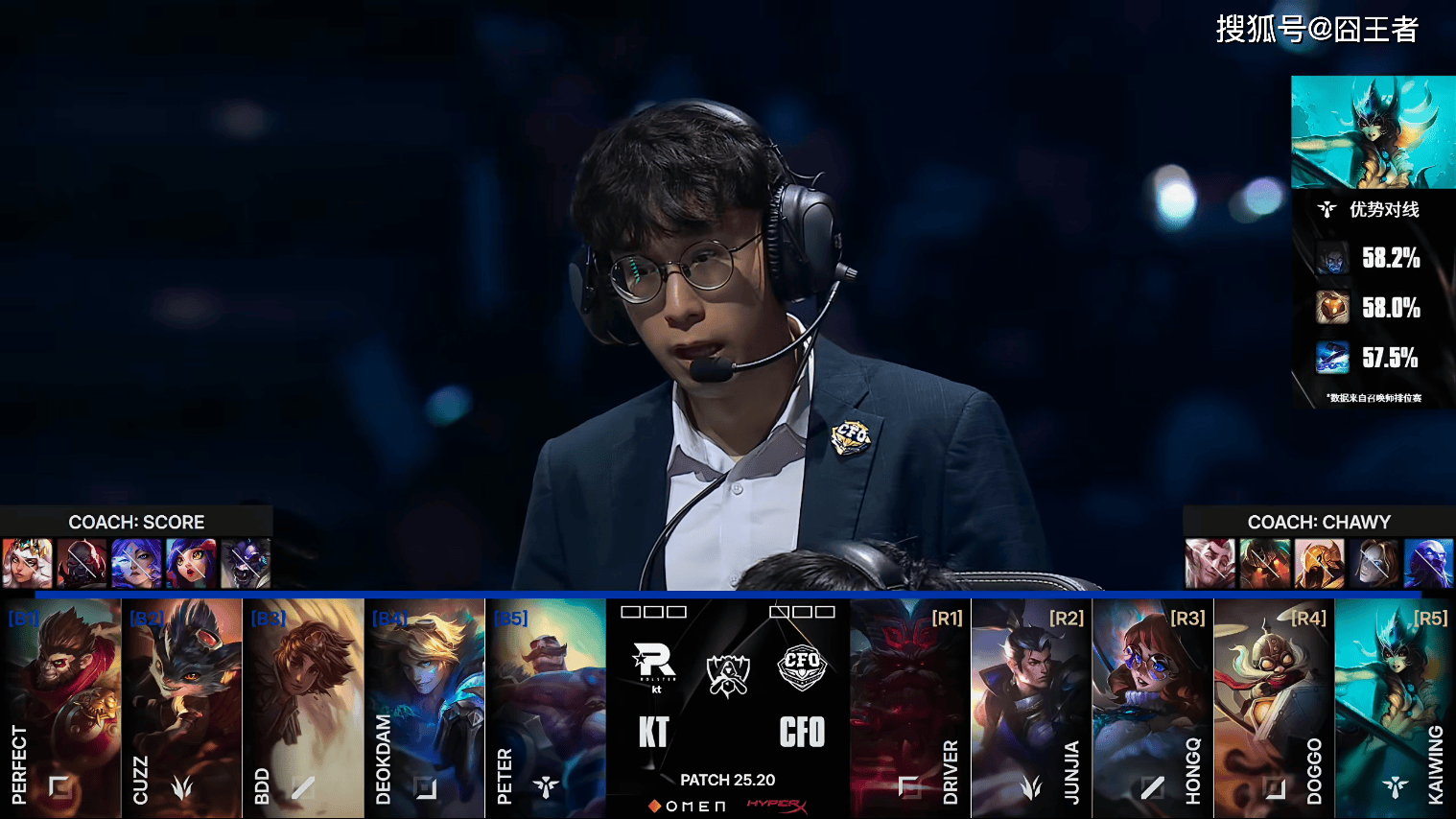Select the banned Sion icon under Coach Score
Image resolution: width=1456 pixels, height=819 pixels.
tap(82, 563)
